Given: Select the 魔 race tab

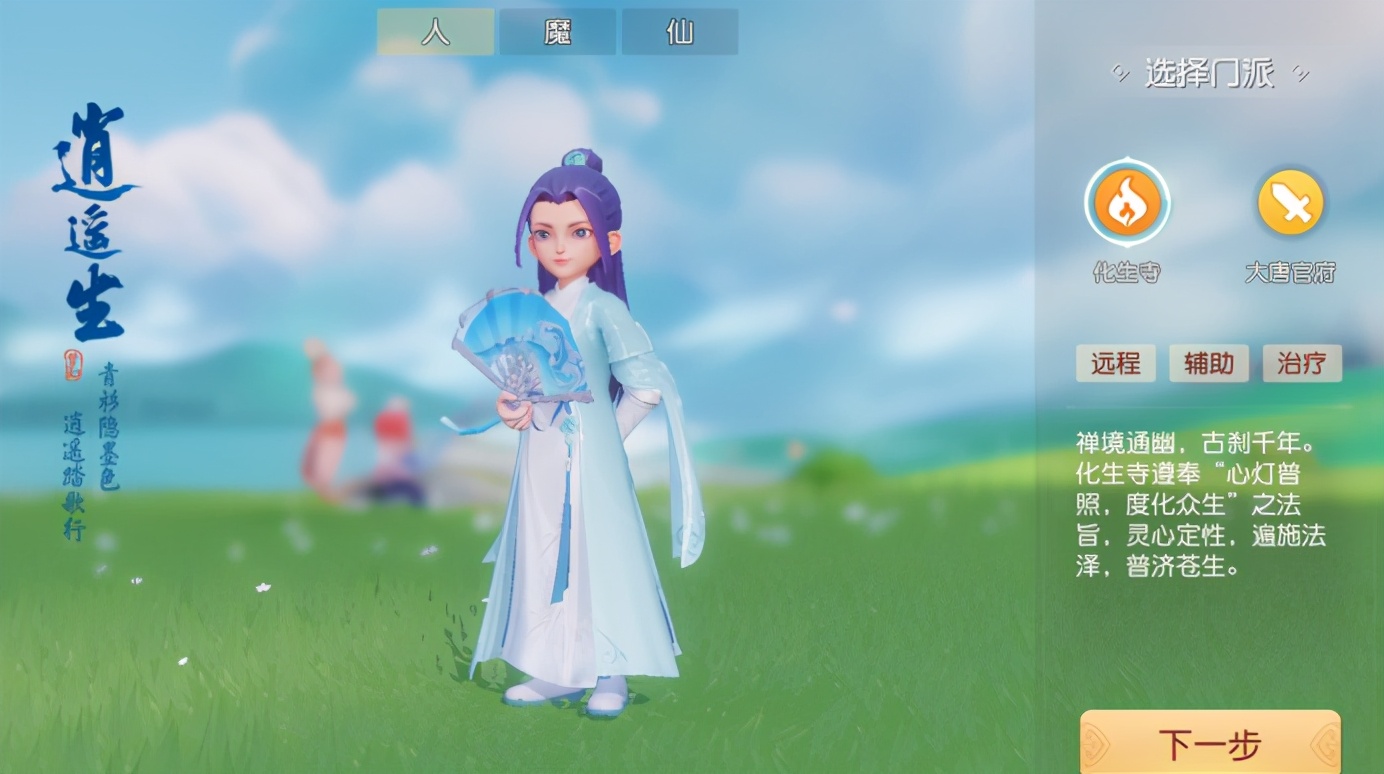Looking at the screenshot, I should [557, 32].
